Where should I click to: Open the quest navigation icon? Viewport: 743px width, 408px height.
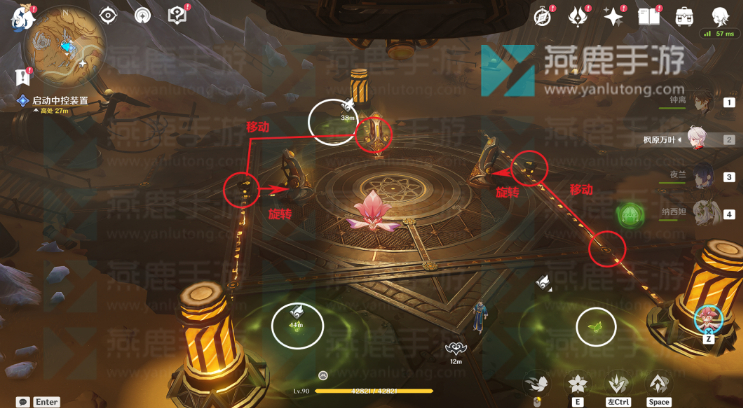point(142,16)
